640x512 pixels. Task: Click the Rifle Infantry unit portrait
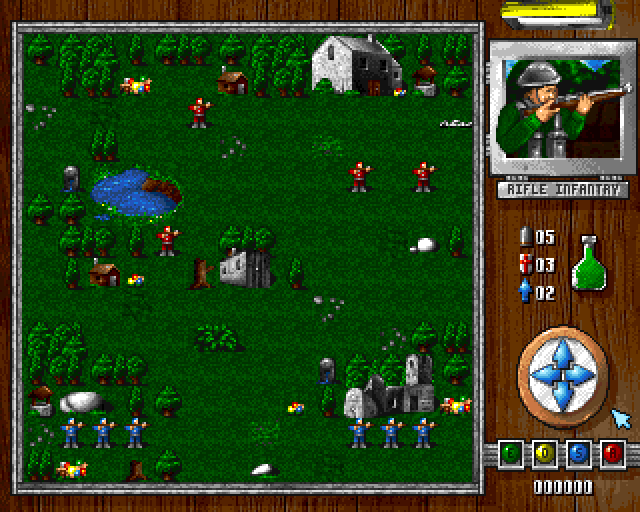[x=561, y=109]
